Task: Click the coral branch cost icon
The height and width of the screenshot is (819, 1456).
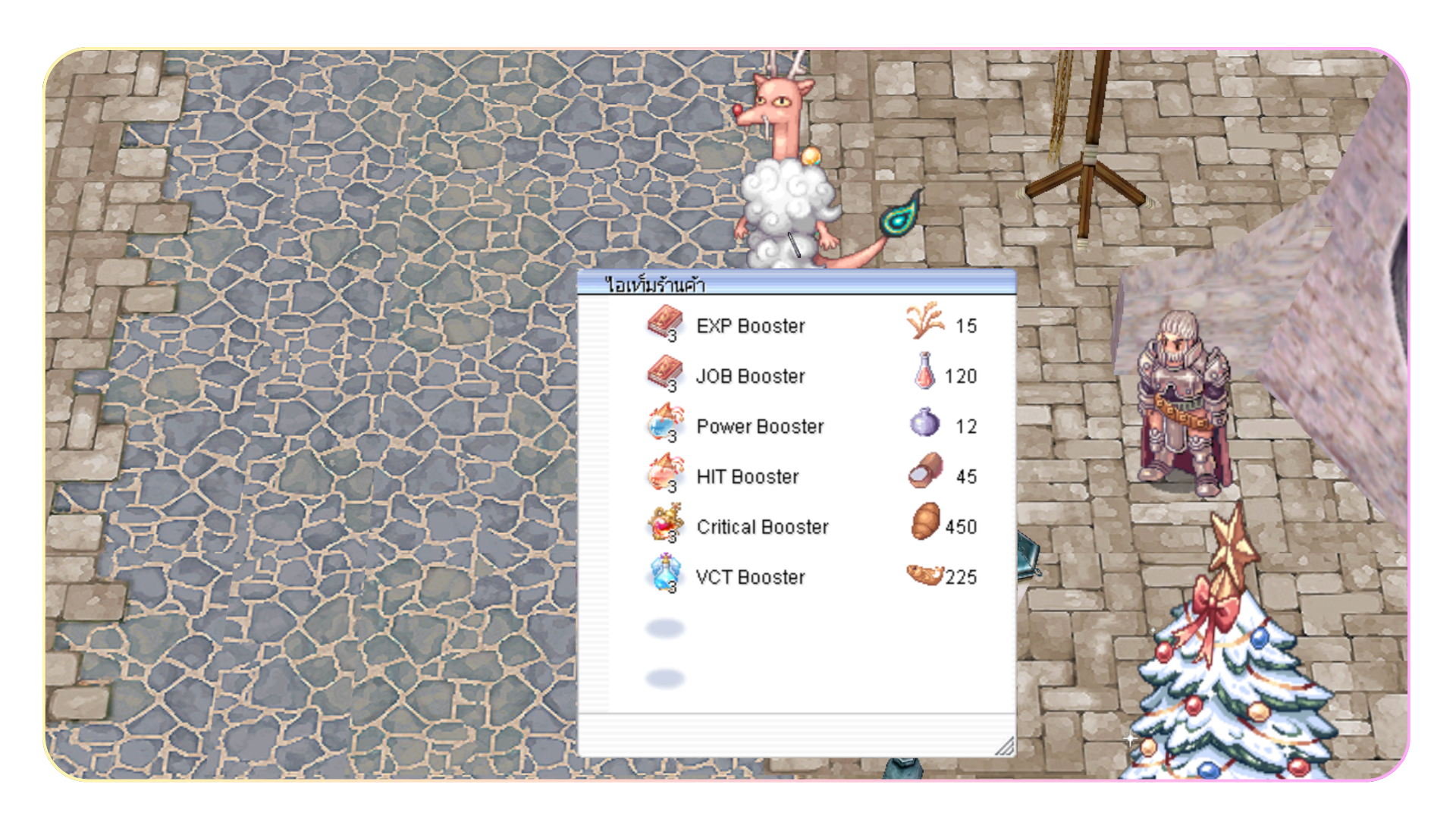Action: click(x=924, y=321)
